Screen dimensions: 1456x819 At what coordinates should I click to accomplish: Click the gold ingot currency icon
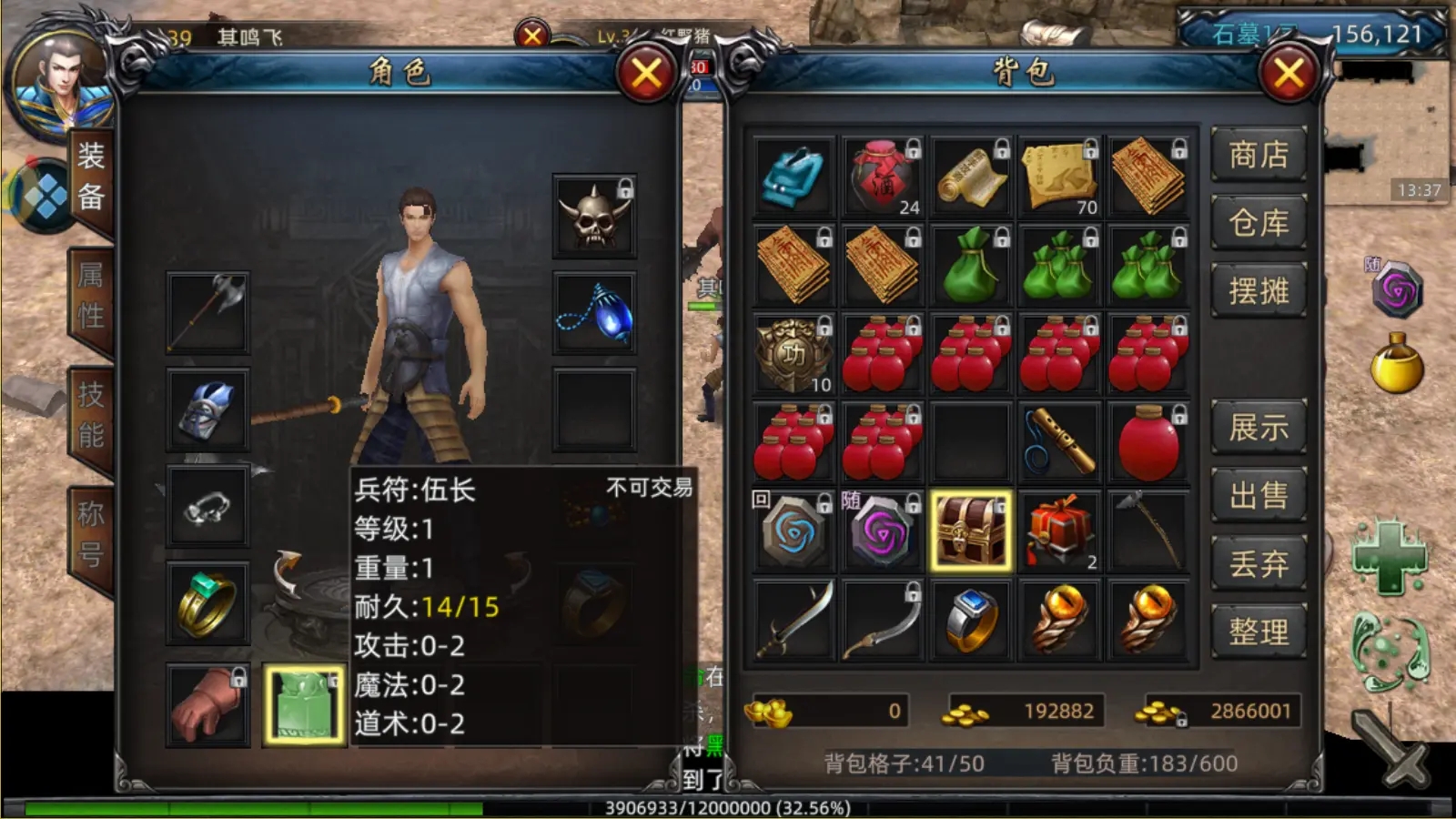[769, 714]
